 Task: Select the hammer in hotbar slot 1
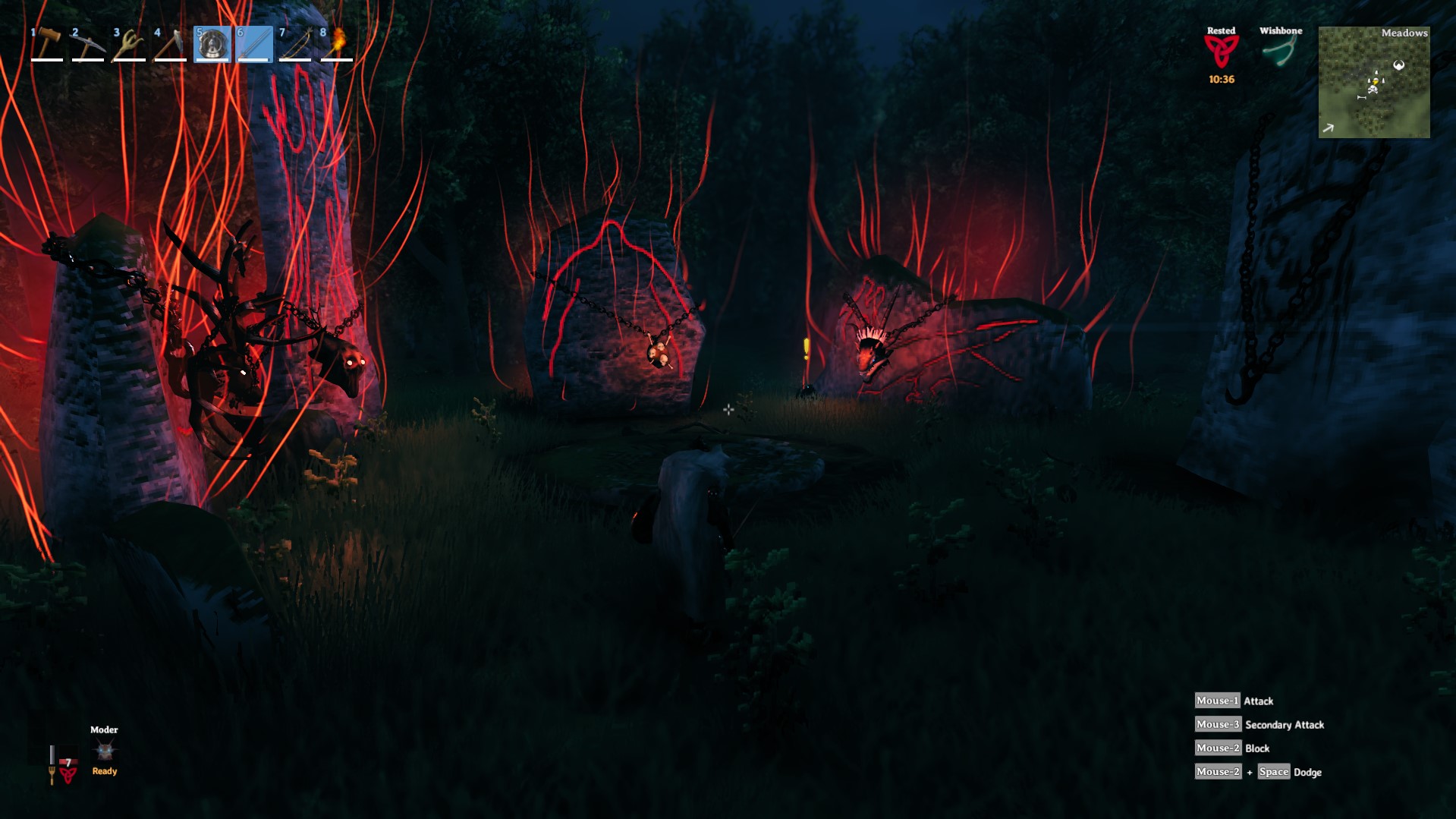[x=47, y=44]
